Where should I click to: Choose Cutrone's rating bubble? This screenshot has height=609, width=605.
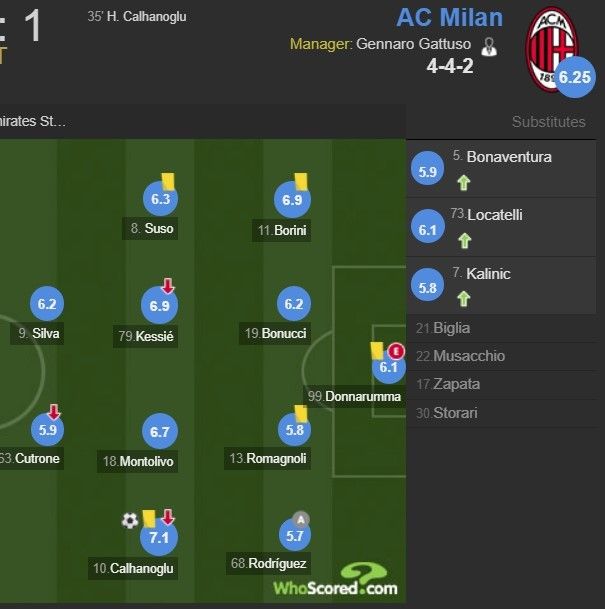click(x=47, y=431)
